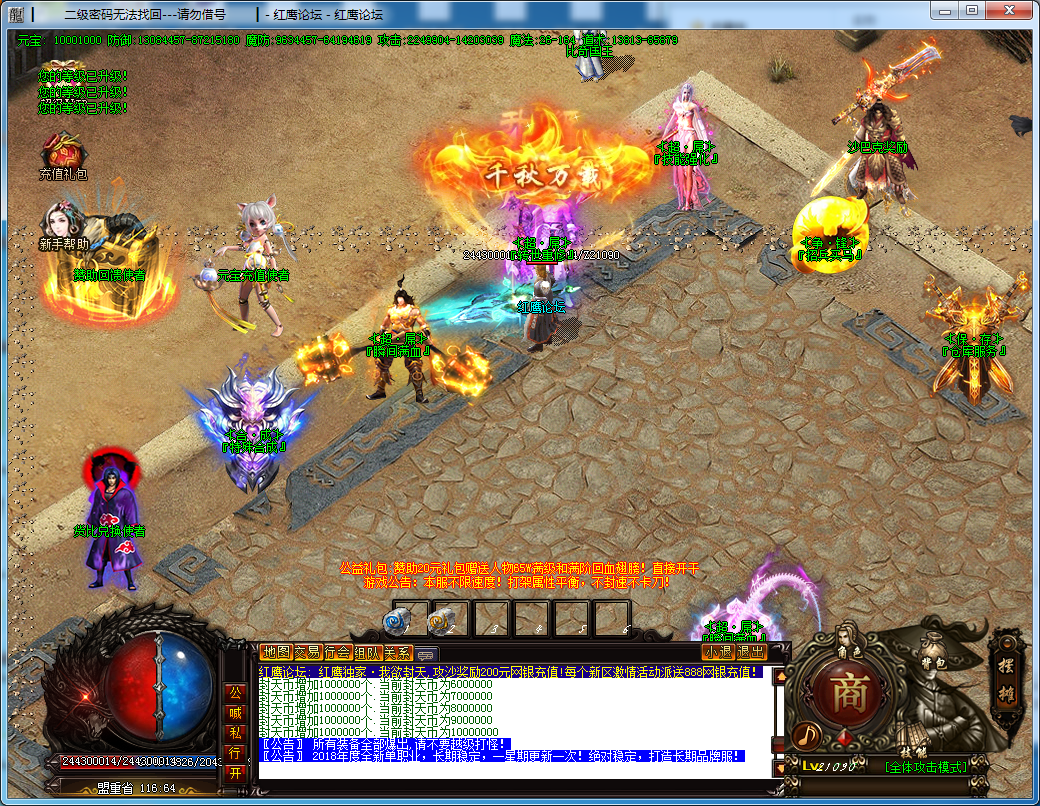Open the 组队 team tab

point(367,652)
